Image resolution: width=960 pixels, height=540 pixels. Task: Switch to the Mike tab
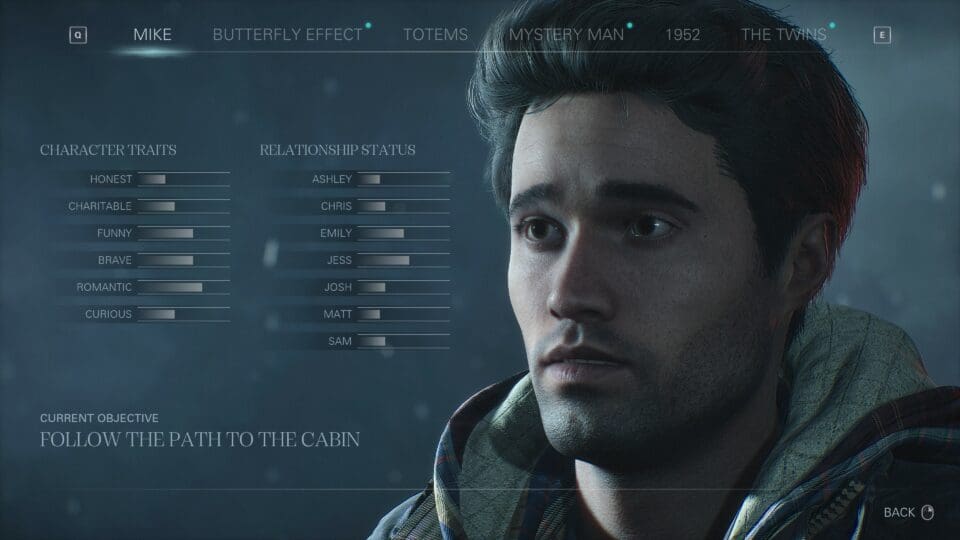(x=152, y=35)
